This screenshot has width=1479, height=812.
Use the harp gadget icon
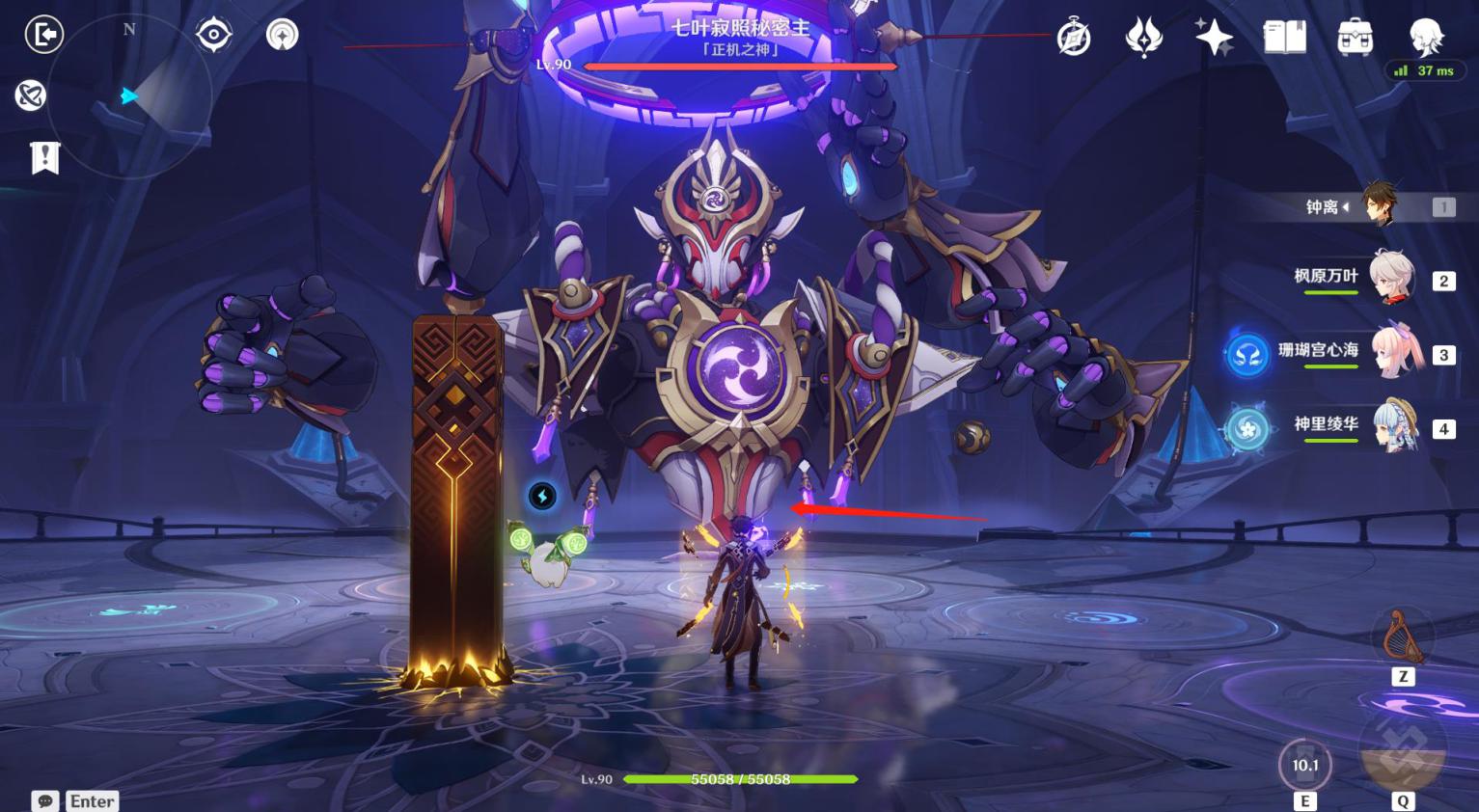pos(1403,636)
